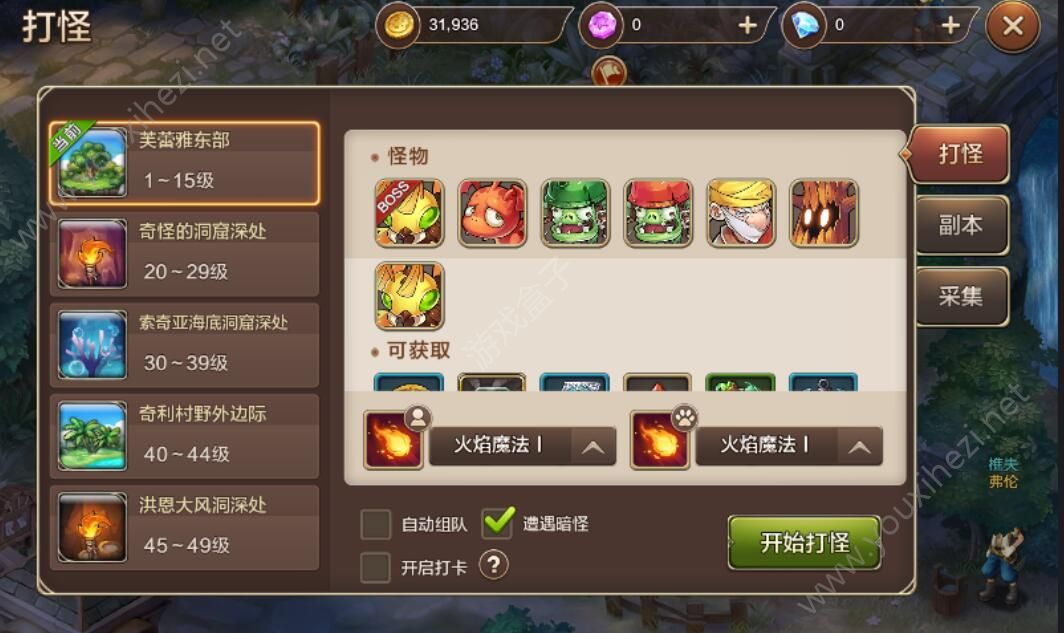Switch to the 打怪 tab
Image resolution: width=1064 pixels, height=633 pixels.
tap(960, 154)
